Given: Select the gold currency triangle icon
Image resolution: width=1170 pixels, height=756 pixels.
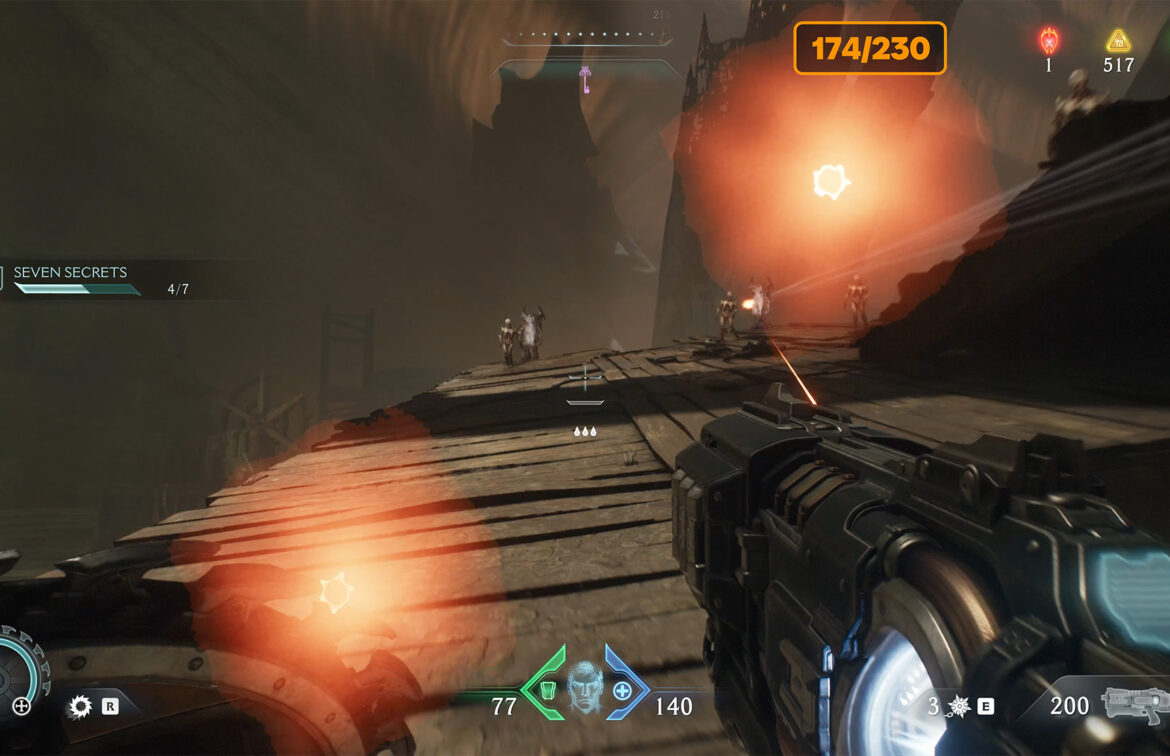Looking at the screenshot, I should point(1117,41).
